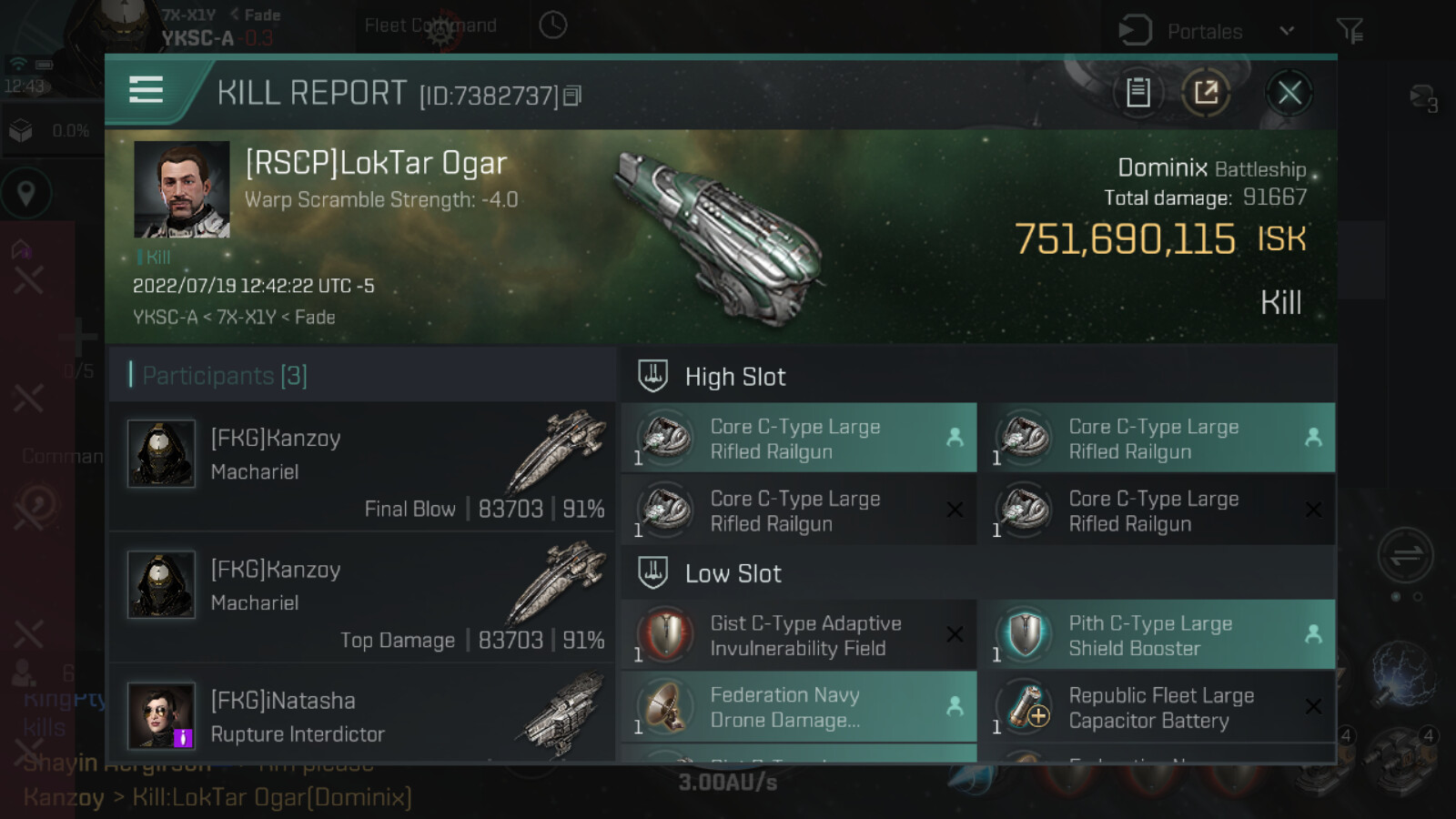The width and height of the screenshot is (1456, 819).
Task: Copy the kill report ID
Action: coord(572,96)
